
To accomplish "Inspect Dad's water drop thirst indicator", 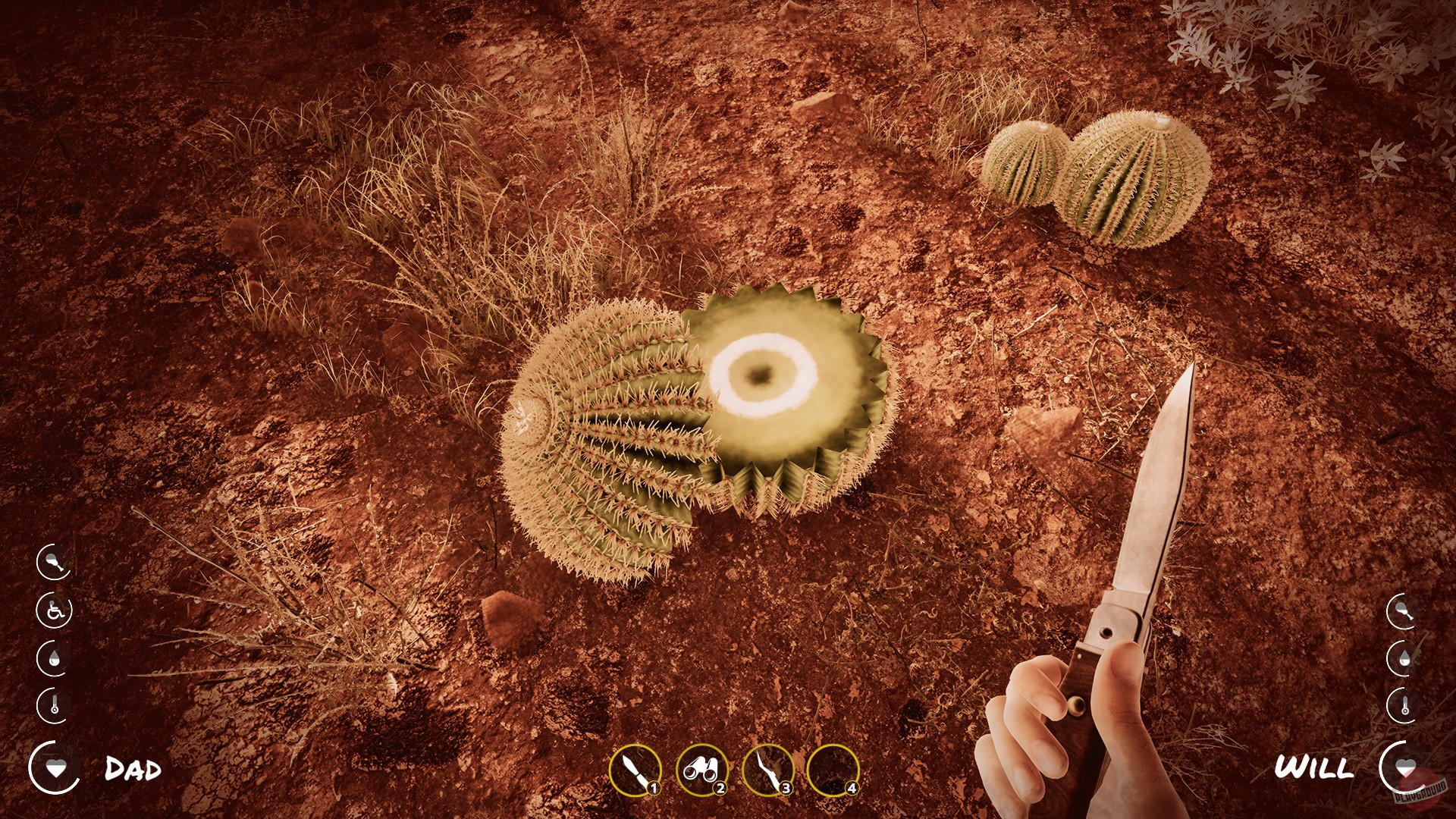I will [54, 657].
